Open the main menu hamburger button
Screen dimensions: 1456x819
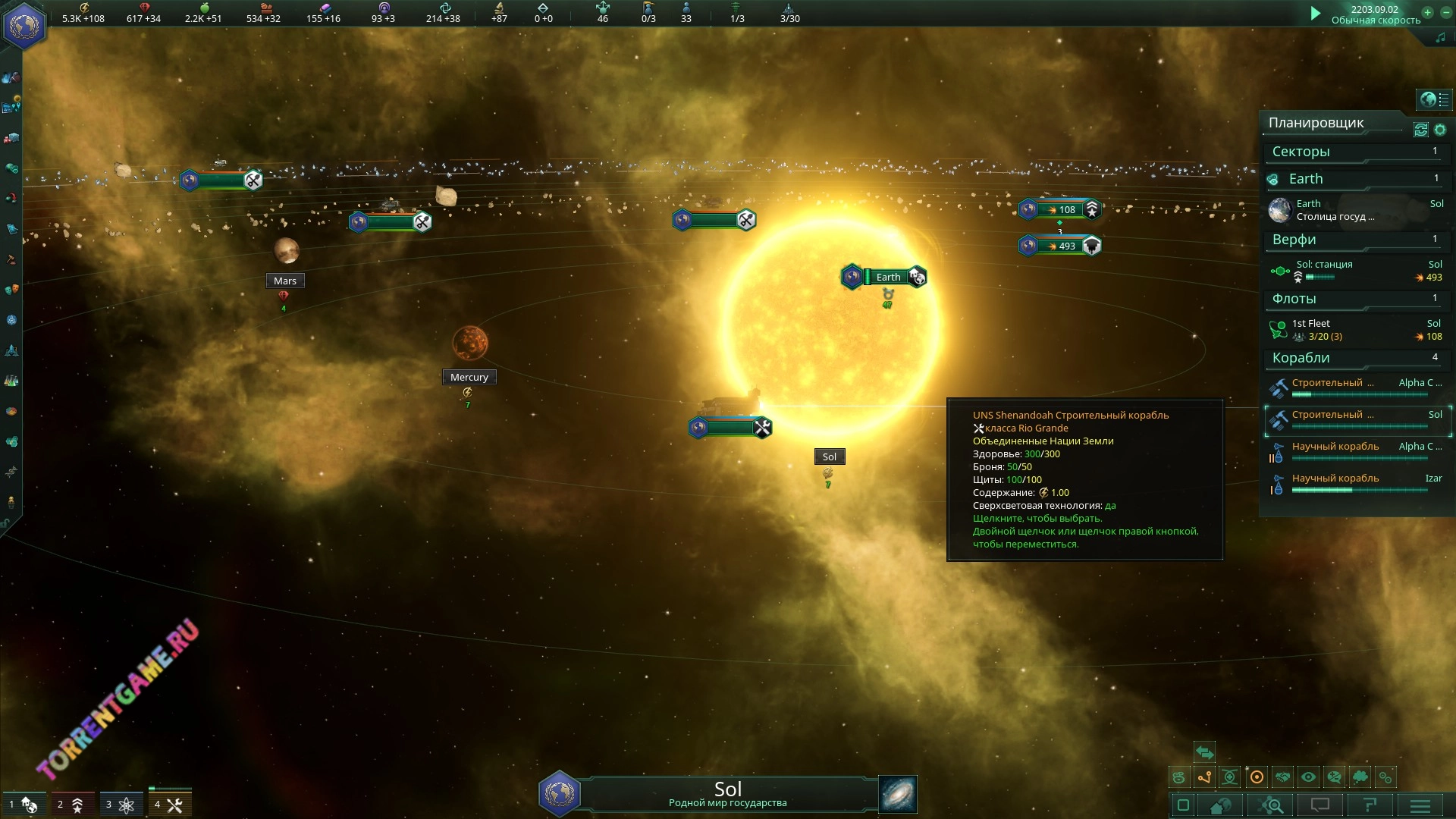(1420, 805)
